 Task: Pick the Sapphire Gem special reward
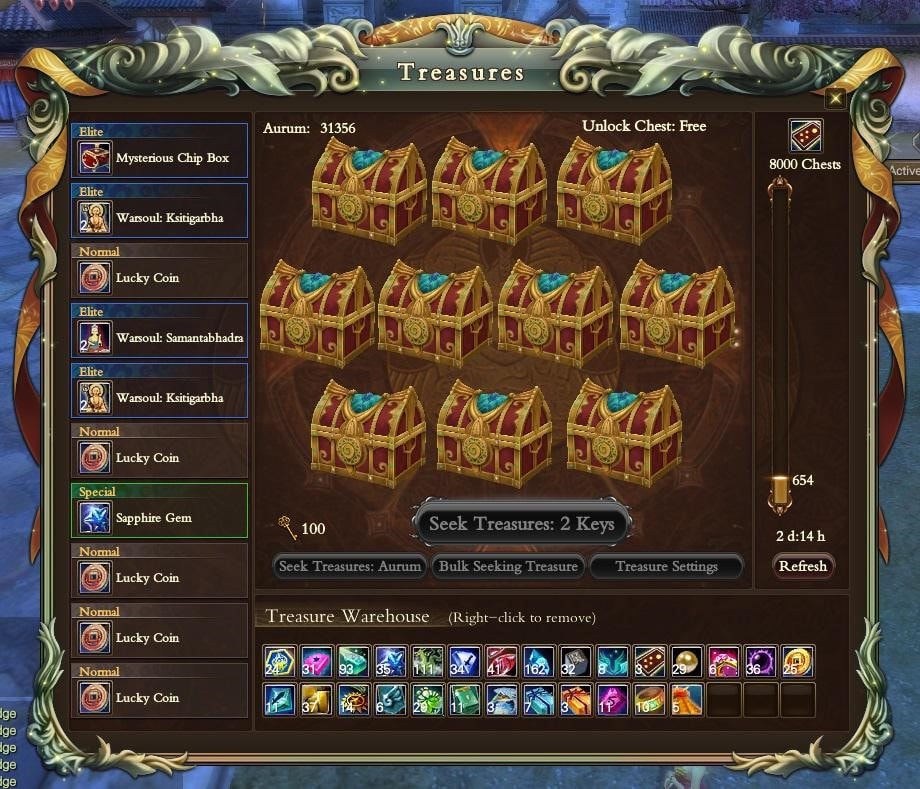pyautogui.click(x=160, y=517)
